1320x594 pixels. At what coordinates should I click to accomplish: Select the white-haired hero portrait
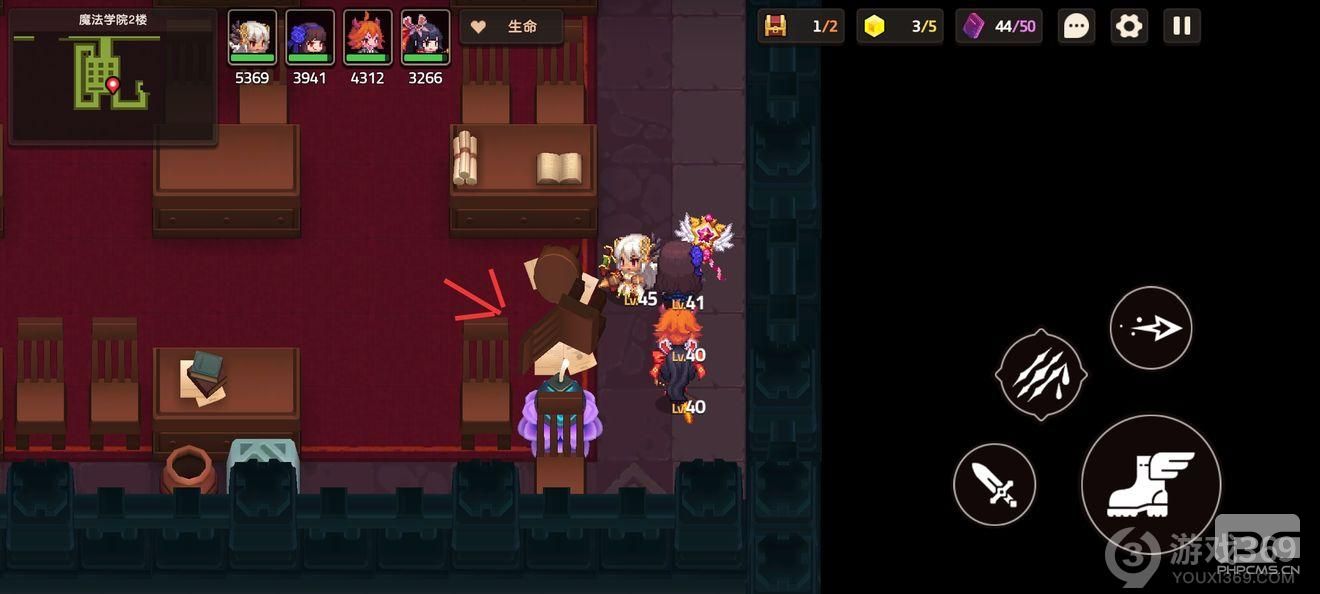click(252, 38)
